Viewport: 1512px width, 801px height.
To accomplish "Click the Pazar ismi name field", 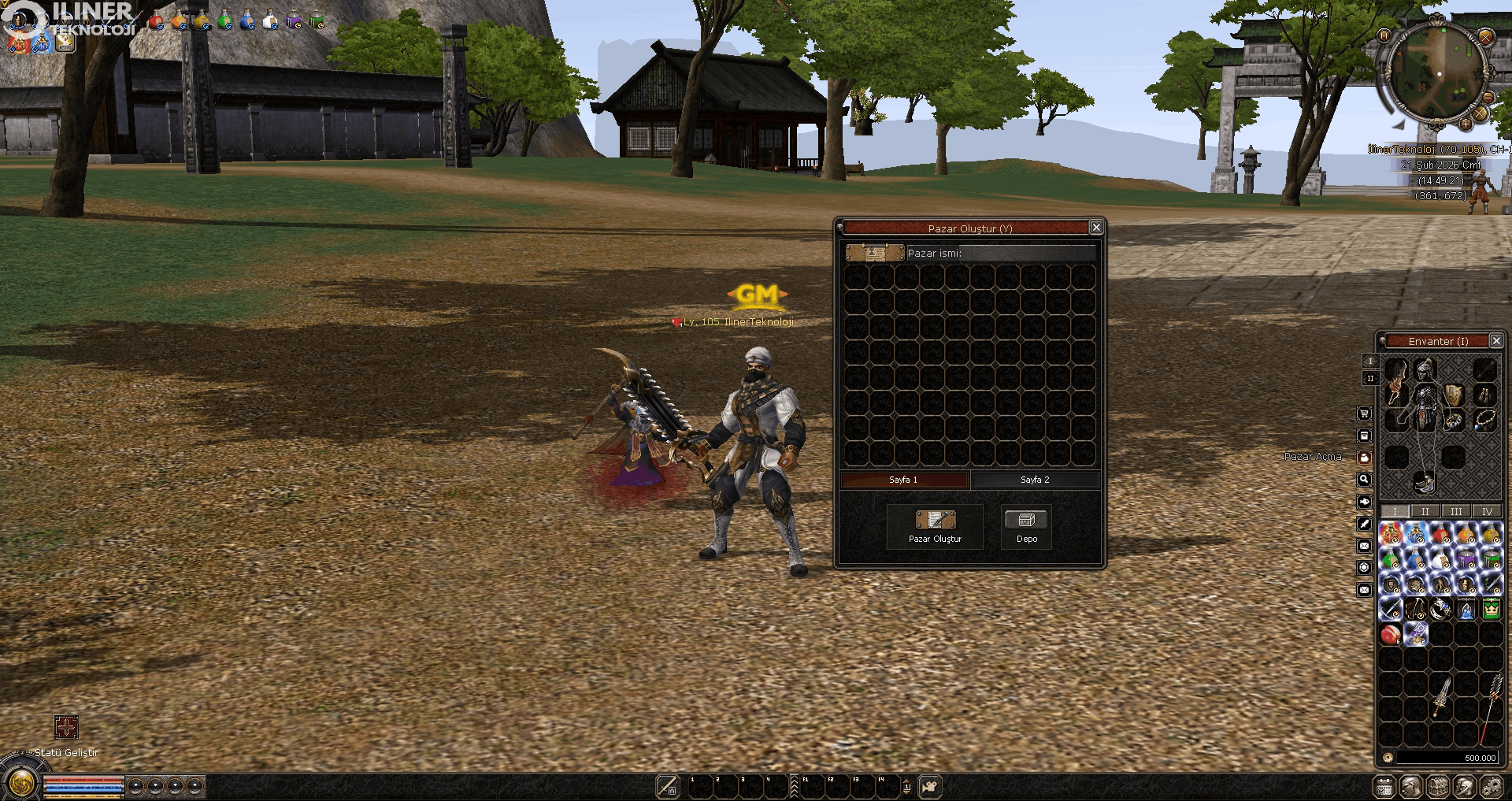I will pyautogui.click(x=1000, y=253).
